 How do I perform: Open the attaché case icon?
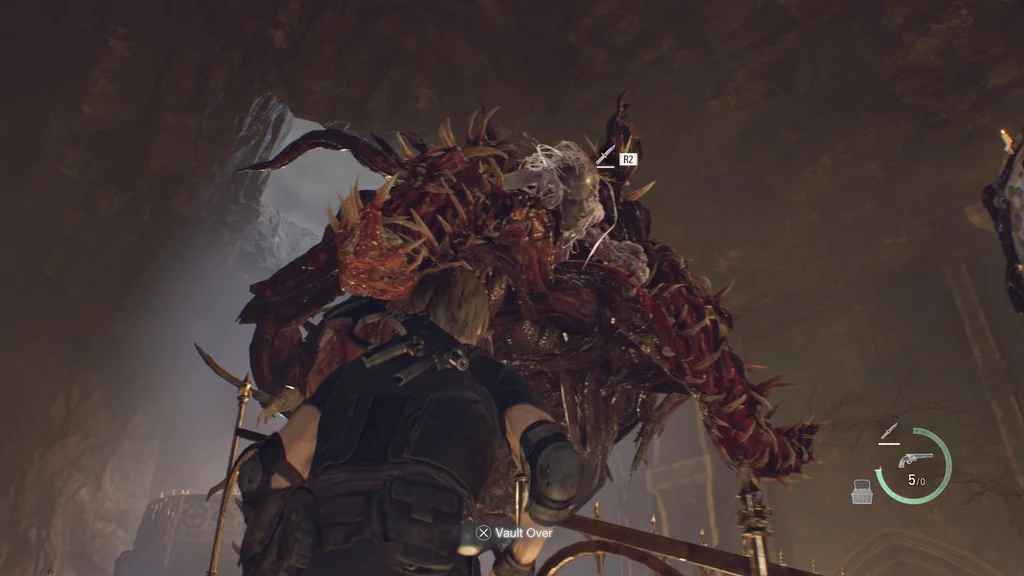(862, 491)
